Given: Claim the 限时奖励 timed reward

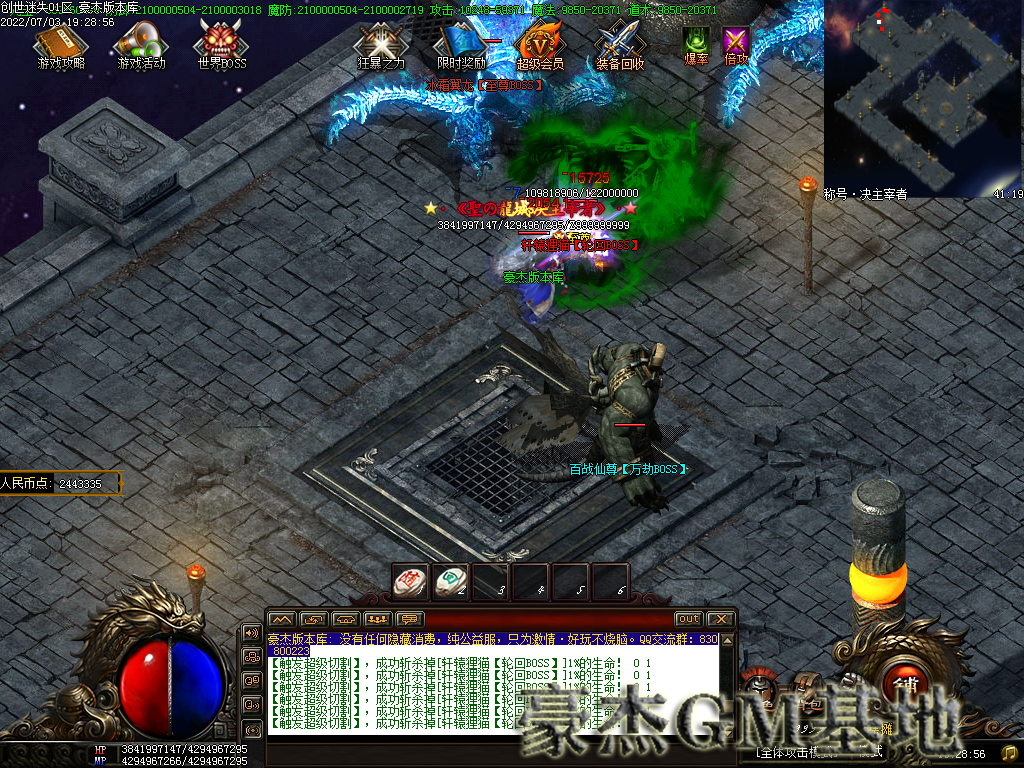Looking at the screenshot, I should (461, 45).
